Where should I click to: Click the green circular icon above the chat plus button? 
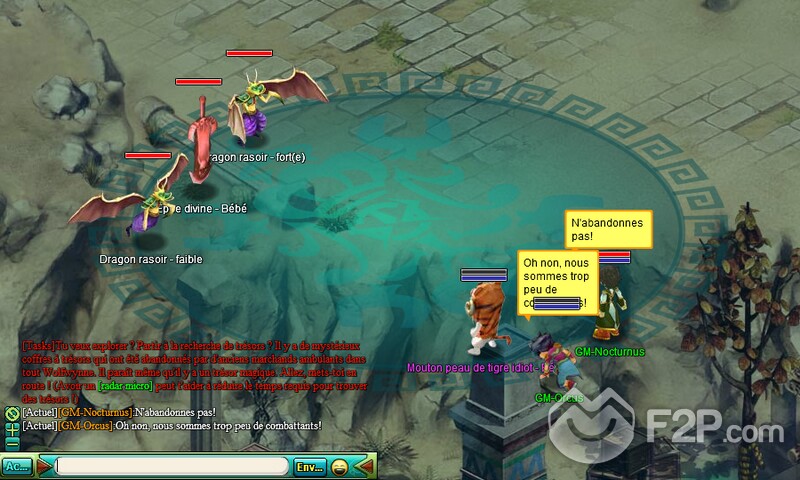pyautogui.click(x=11, y=412)
